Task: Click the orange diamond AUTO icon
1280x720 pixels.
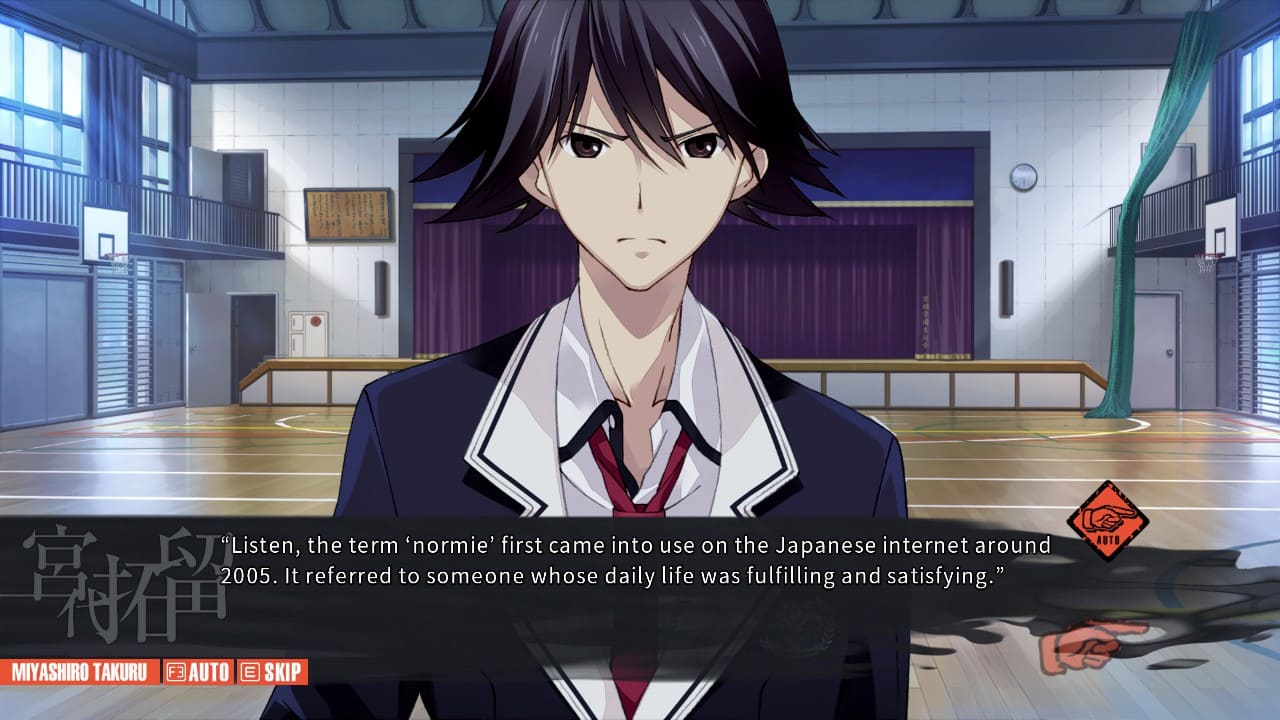Action: pyautogui.click(x=1107, y=520)
